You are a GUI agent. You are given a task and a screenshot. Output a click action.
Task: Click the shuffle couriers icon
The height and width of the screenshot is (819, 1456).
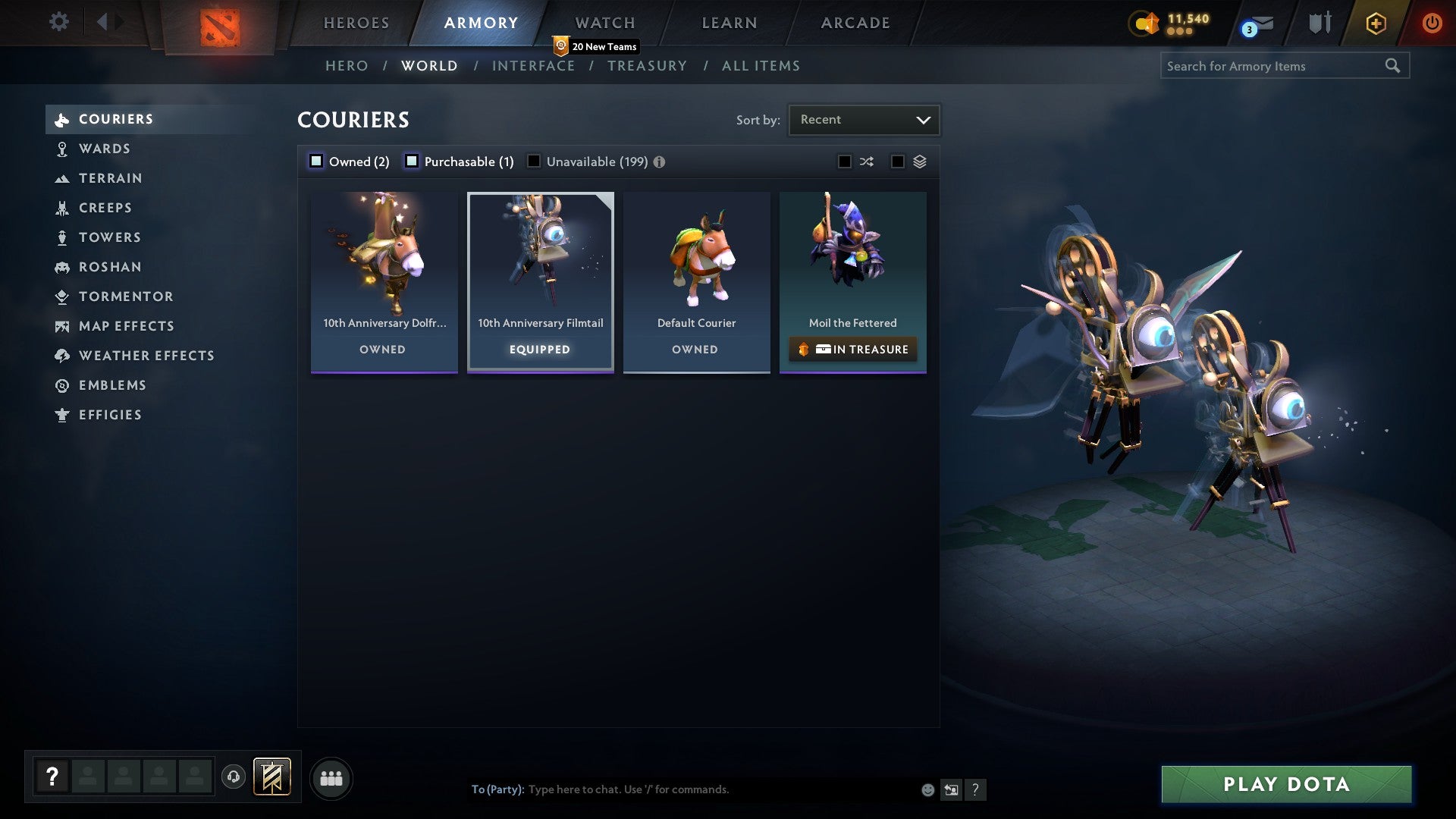[x=867, y=161]
